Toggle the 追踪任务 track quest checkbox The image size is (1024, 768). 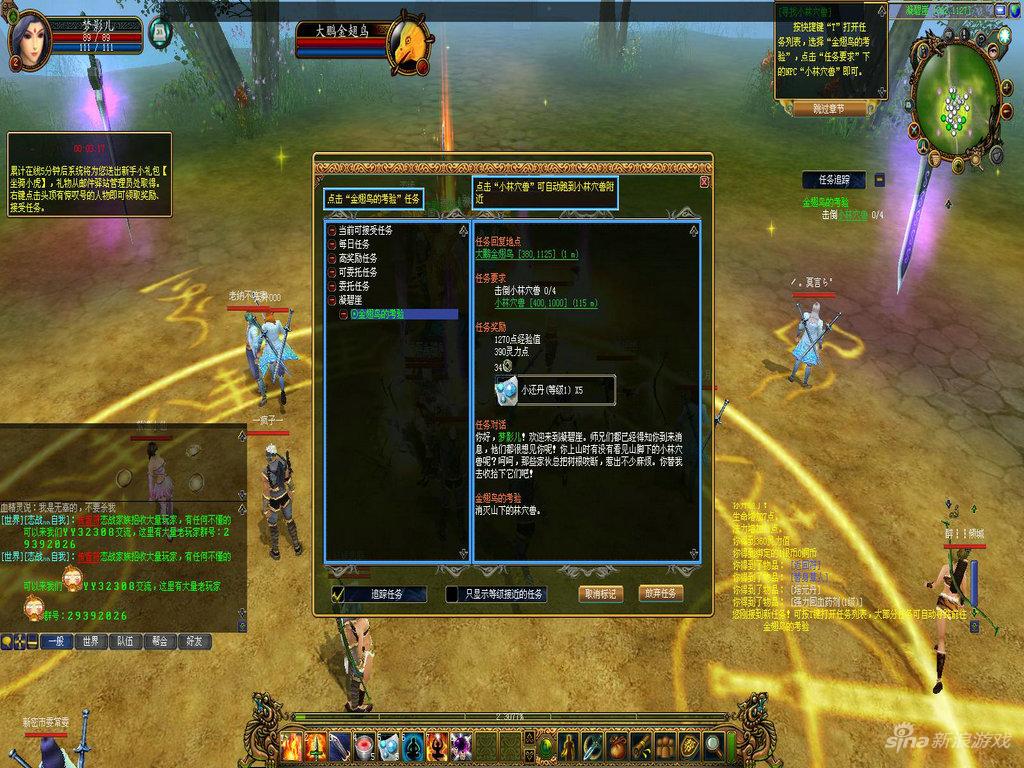[x=339, y=594]
